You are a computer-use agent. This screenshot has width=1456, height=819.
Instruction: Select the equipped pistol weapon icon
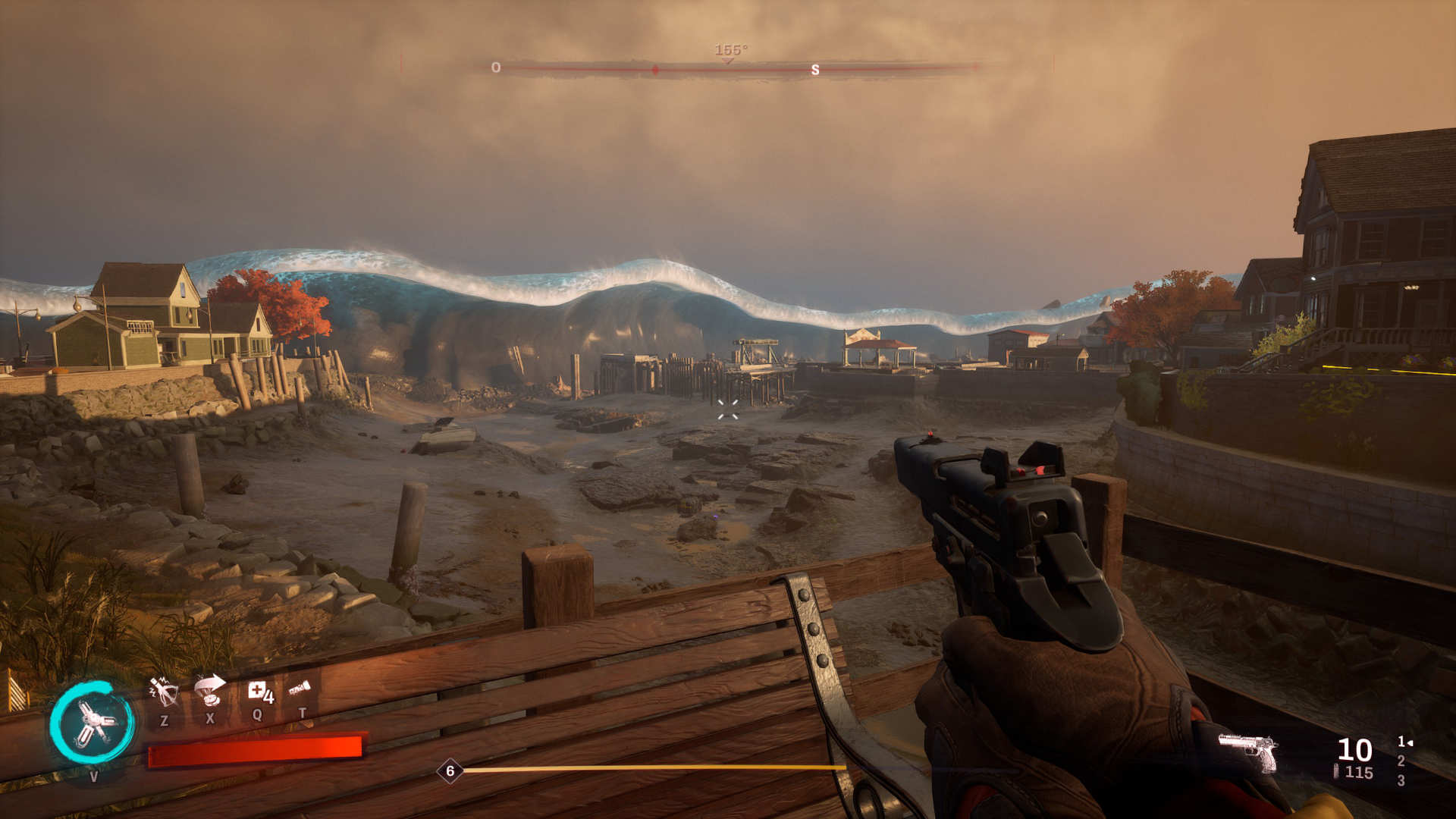tap(1249, 751)
